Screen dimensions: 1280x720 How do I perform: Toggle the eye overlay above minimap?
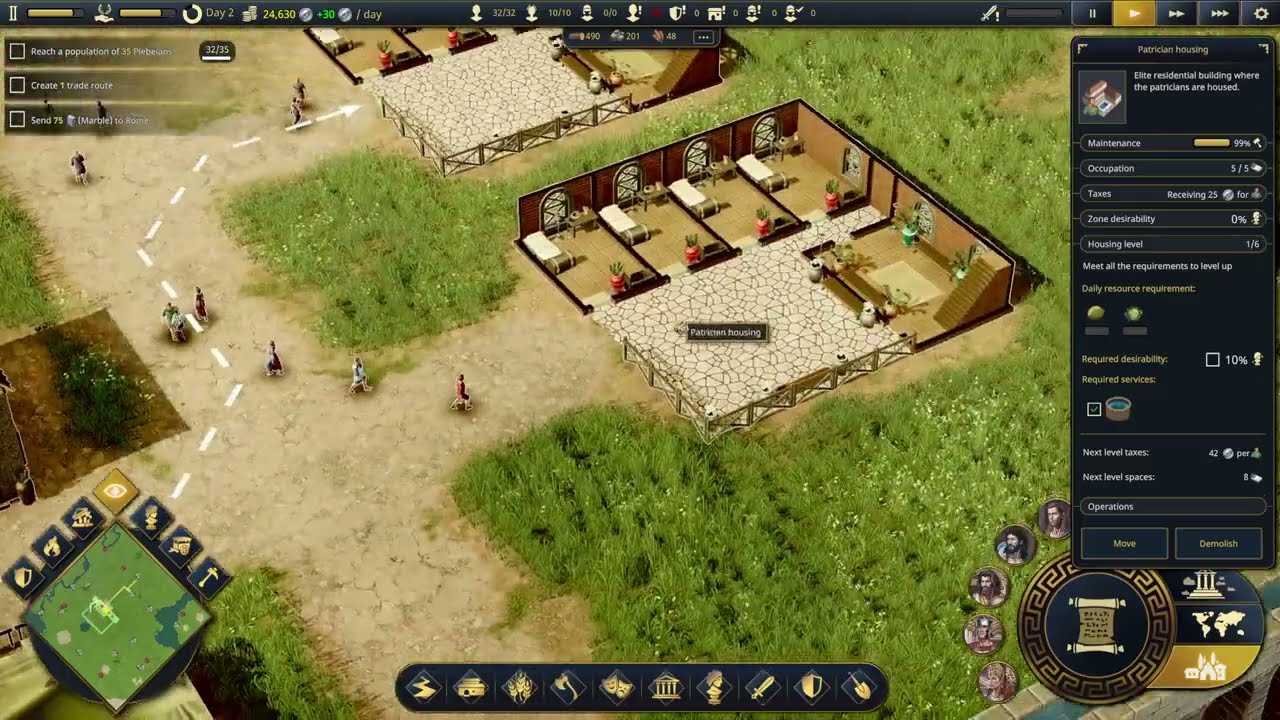[115, 491]
